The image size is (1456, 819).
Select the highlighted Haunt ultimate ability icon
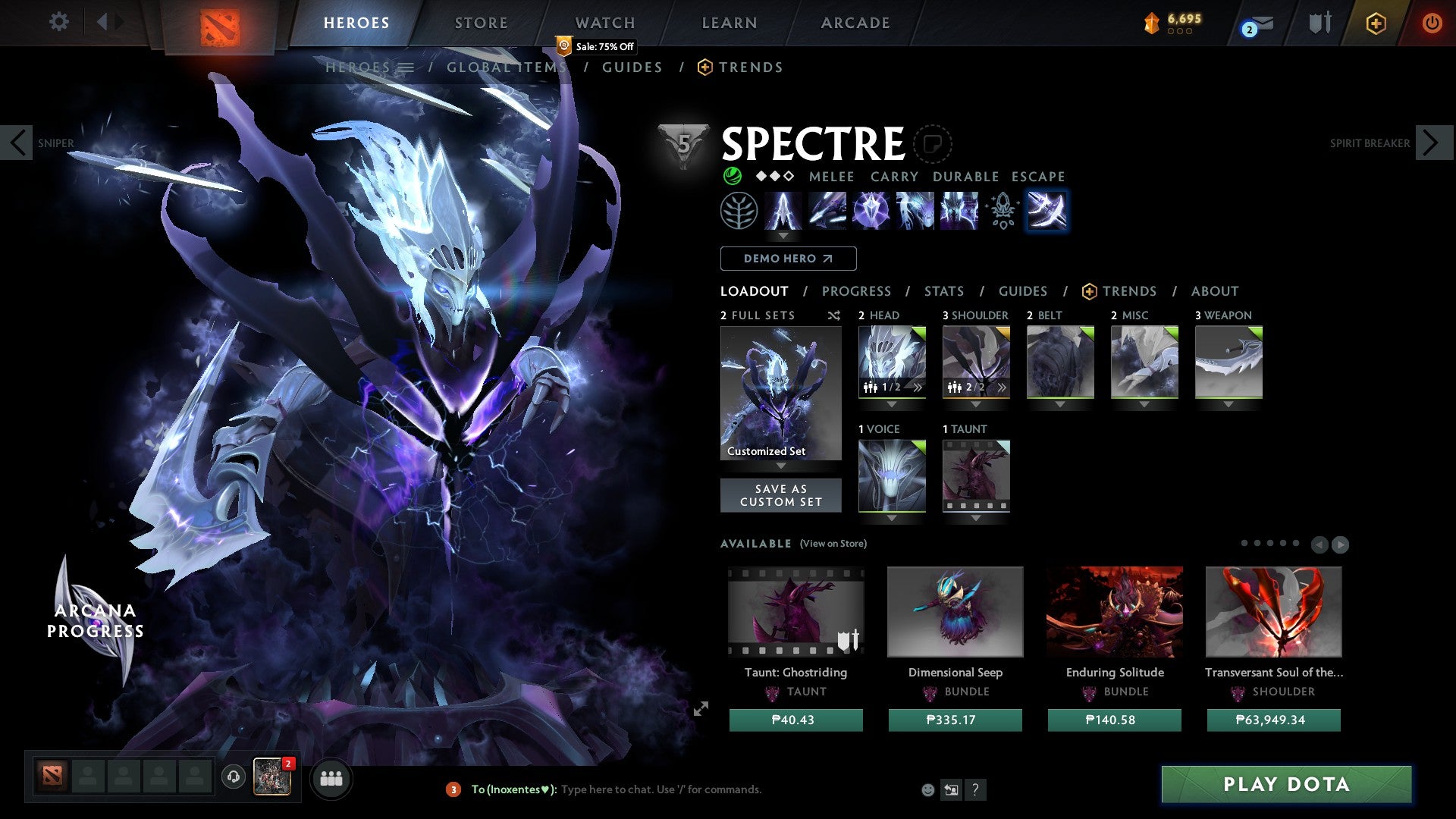pos(1047,211)
